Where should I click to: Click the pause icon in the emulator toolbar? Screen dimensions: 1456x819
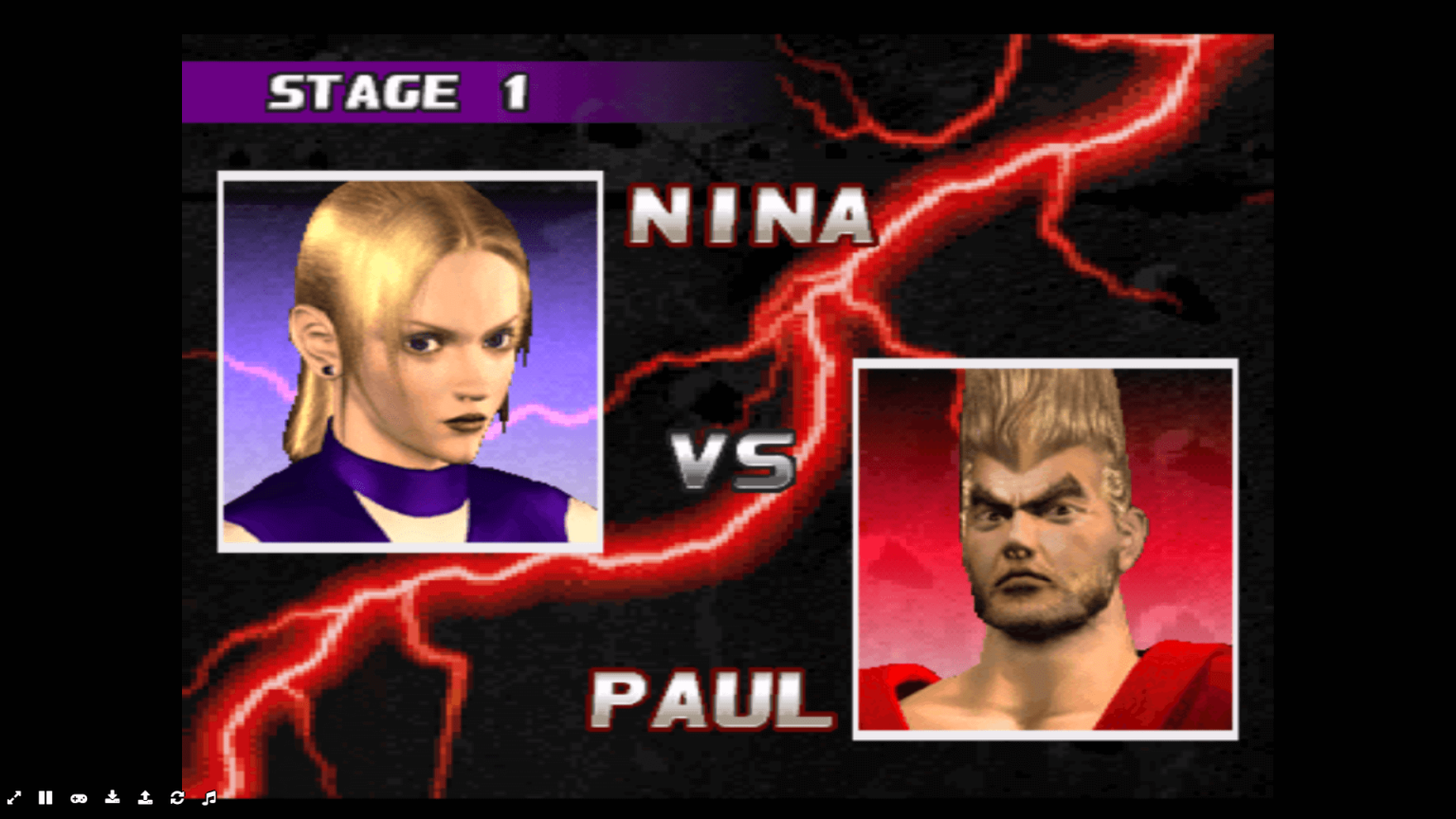tap(45, 798)
